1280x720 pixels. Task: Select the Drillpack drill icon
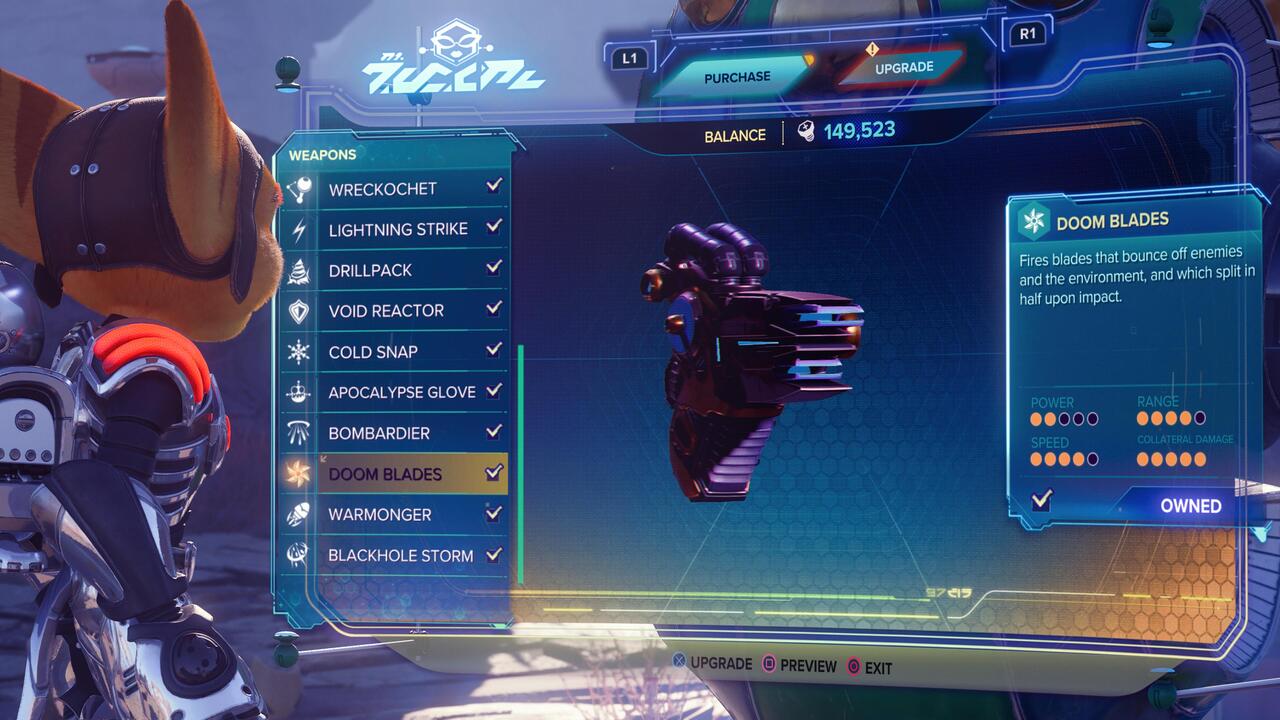click(x=300, y=269)
